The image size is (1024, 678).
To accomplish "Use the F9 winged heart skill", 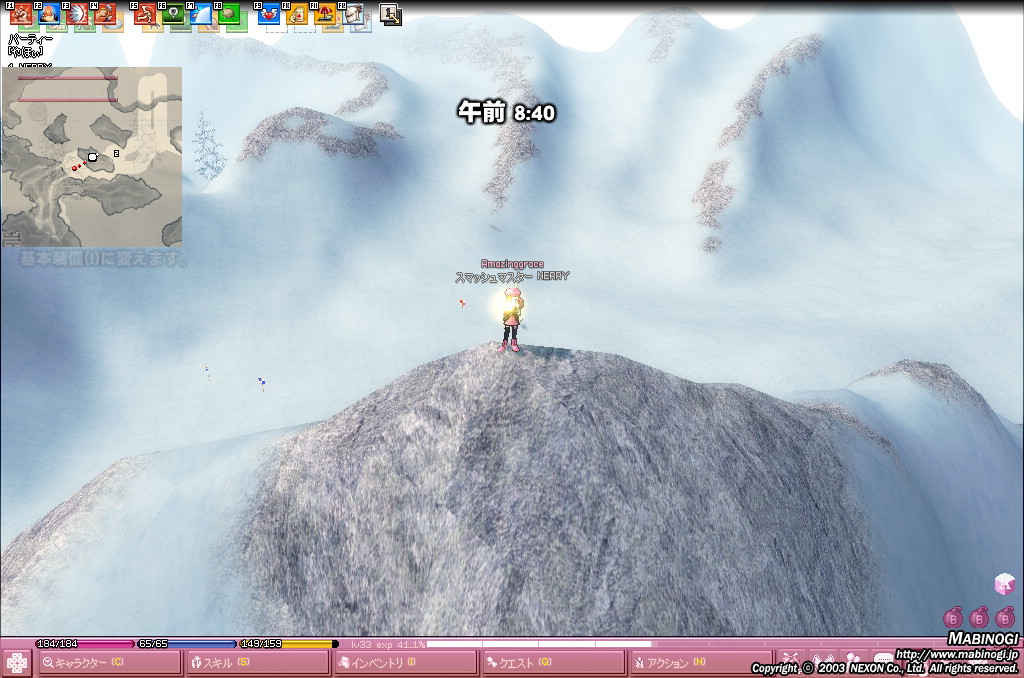I will click(269, 14).
